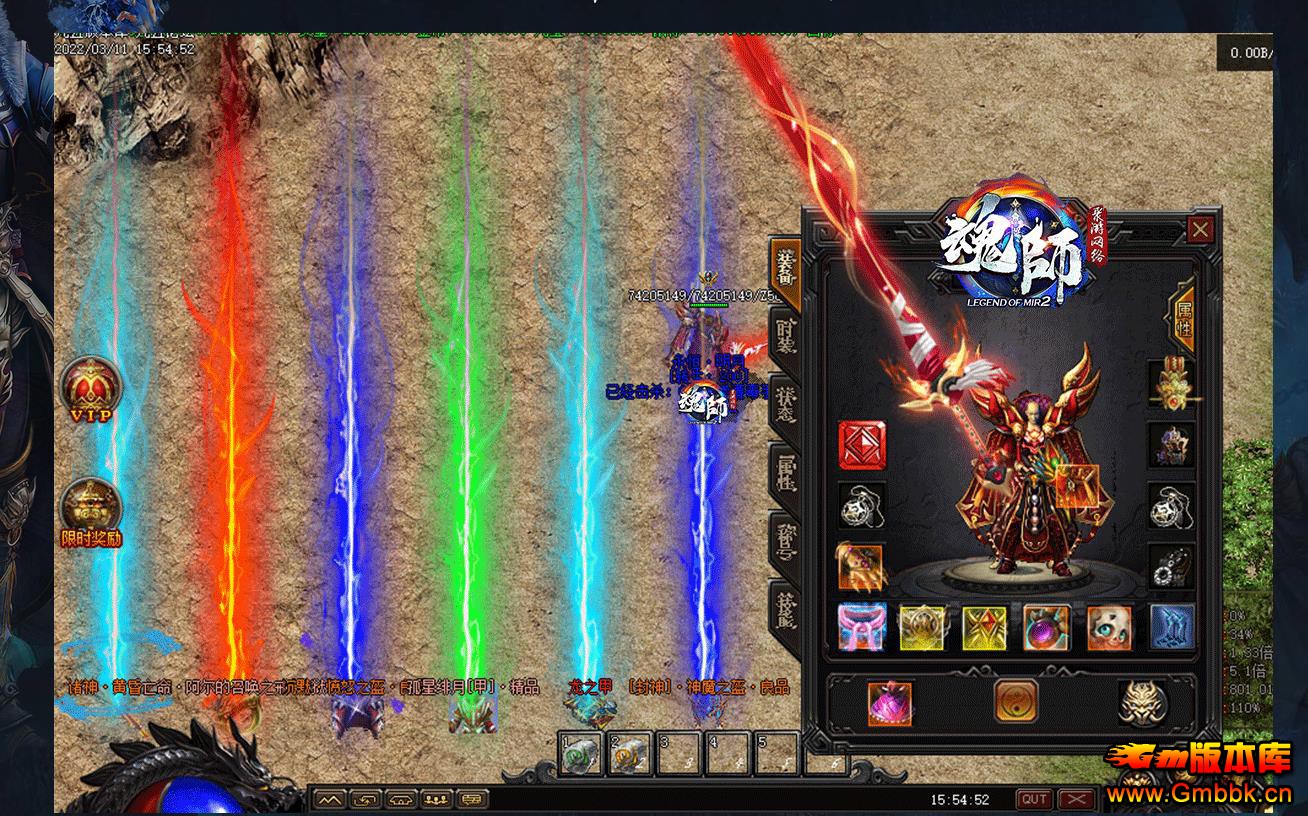The height and width of the screenshot is (816, 1308).
Task: Select the golden helmet equipment slot
Action: click(1170, 384)
